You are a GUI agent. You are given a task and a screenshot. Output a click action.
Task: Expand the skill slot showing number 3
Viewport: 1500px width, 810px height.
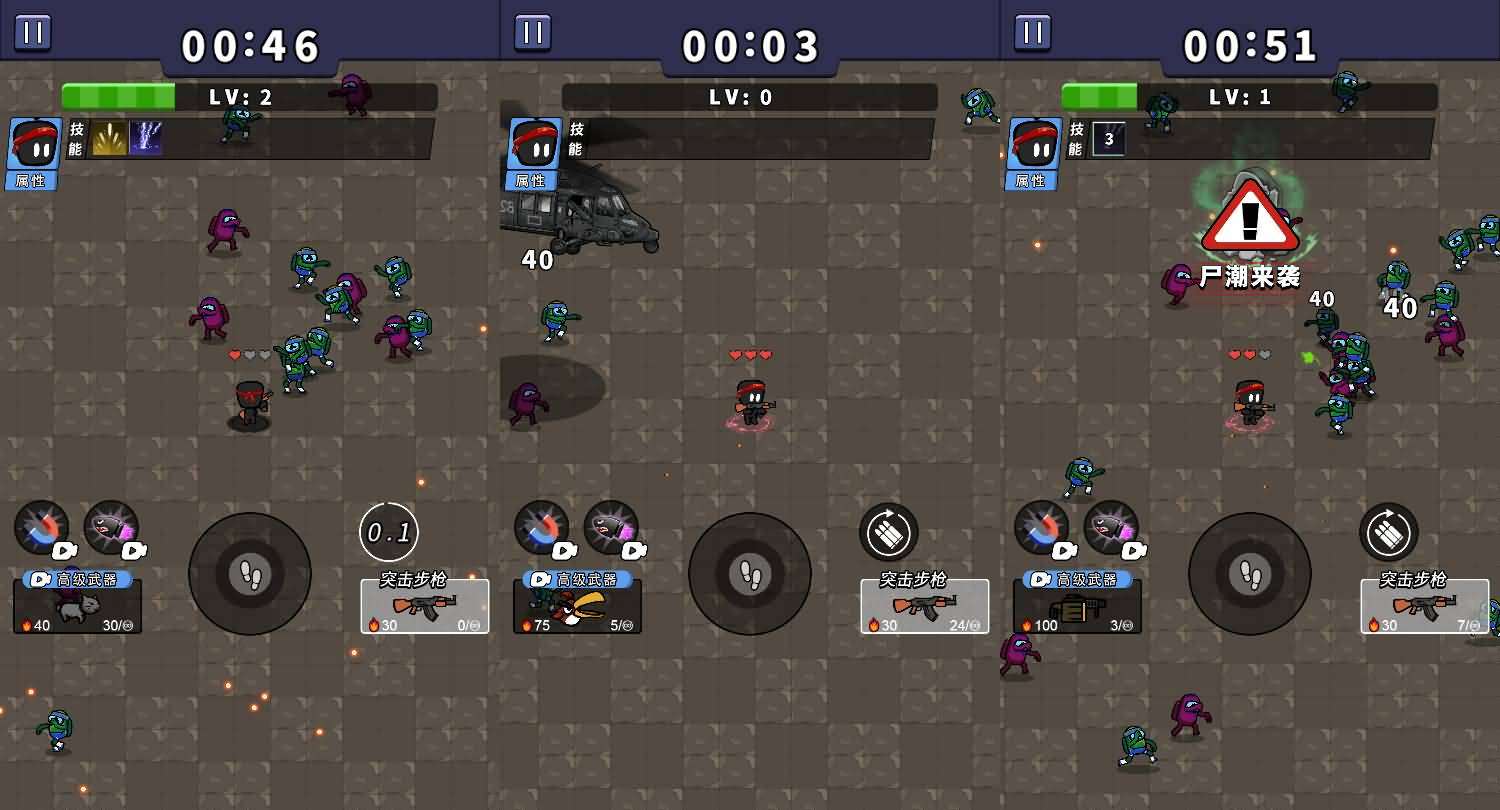[1107, 139]
